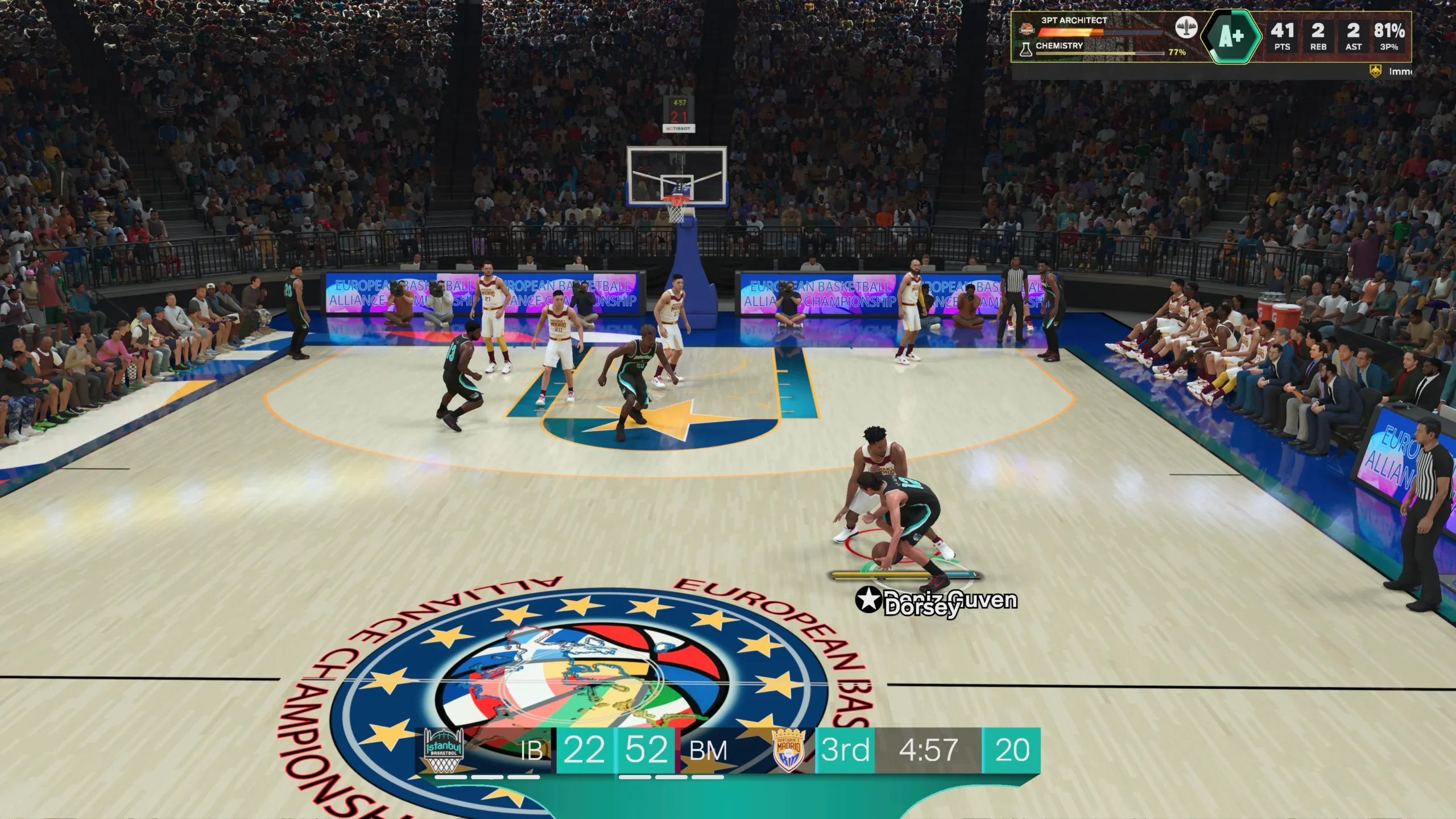Click the A+ teammate grade hexagon
1456x819 pixels.
point(1231,37)
